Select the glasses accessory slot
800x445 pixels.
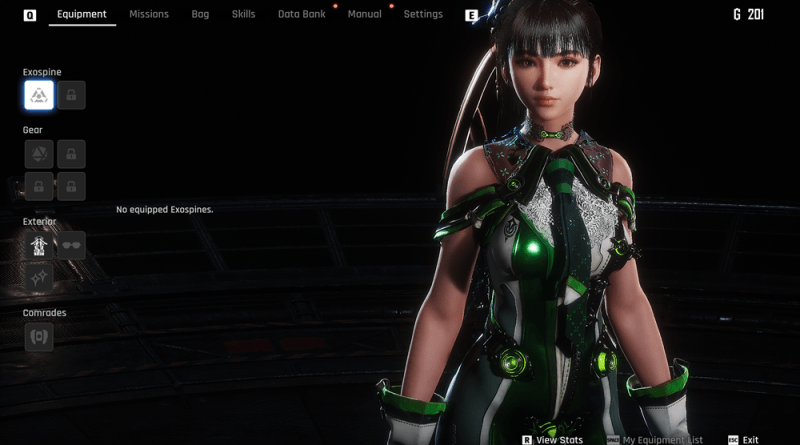coord(71,245)
